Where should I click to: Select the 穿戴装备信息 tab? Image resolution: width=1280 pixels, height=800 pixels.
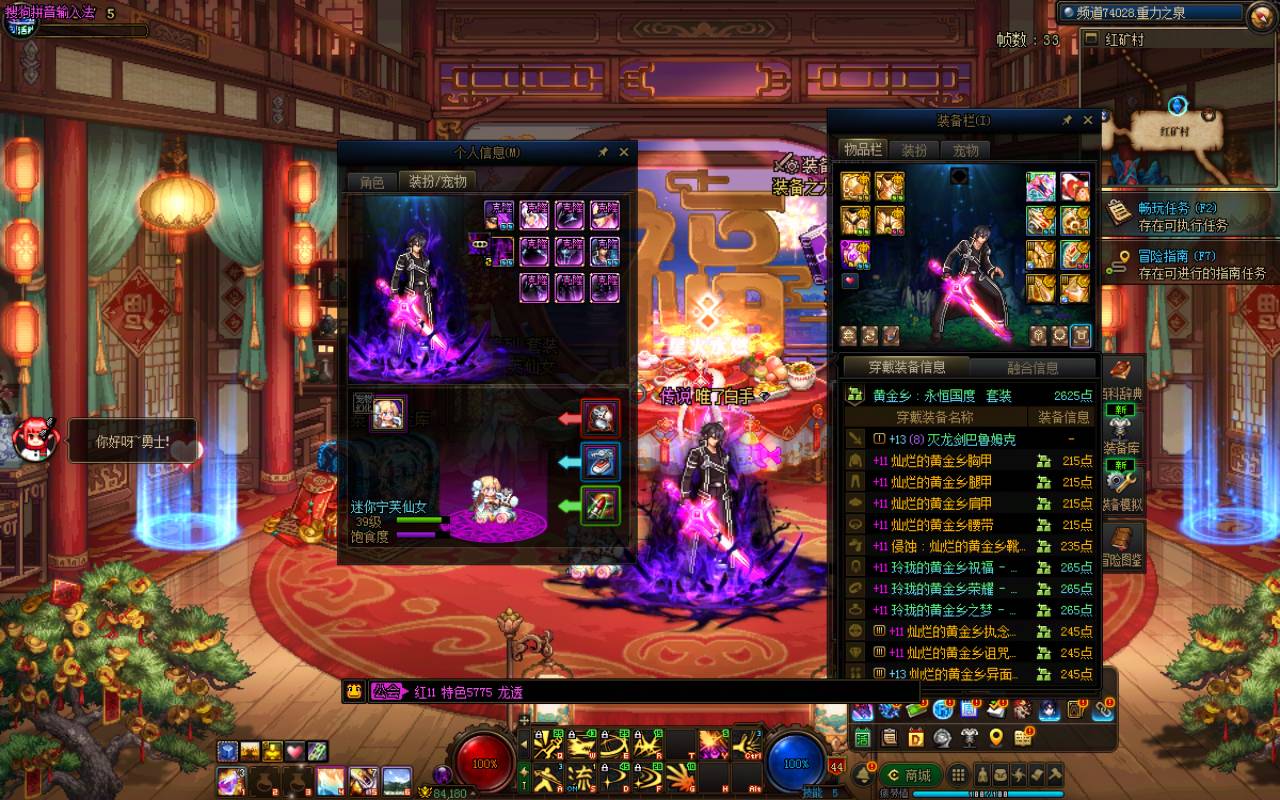pyautogui.click(x=906, y=367)
